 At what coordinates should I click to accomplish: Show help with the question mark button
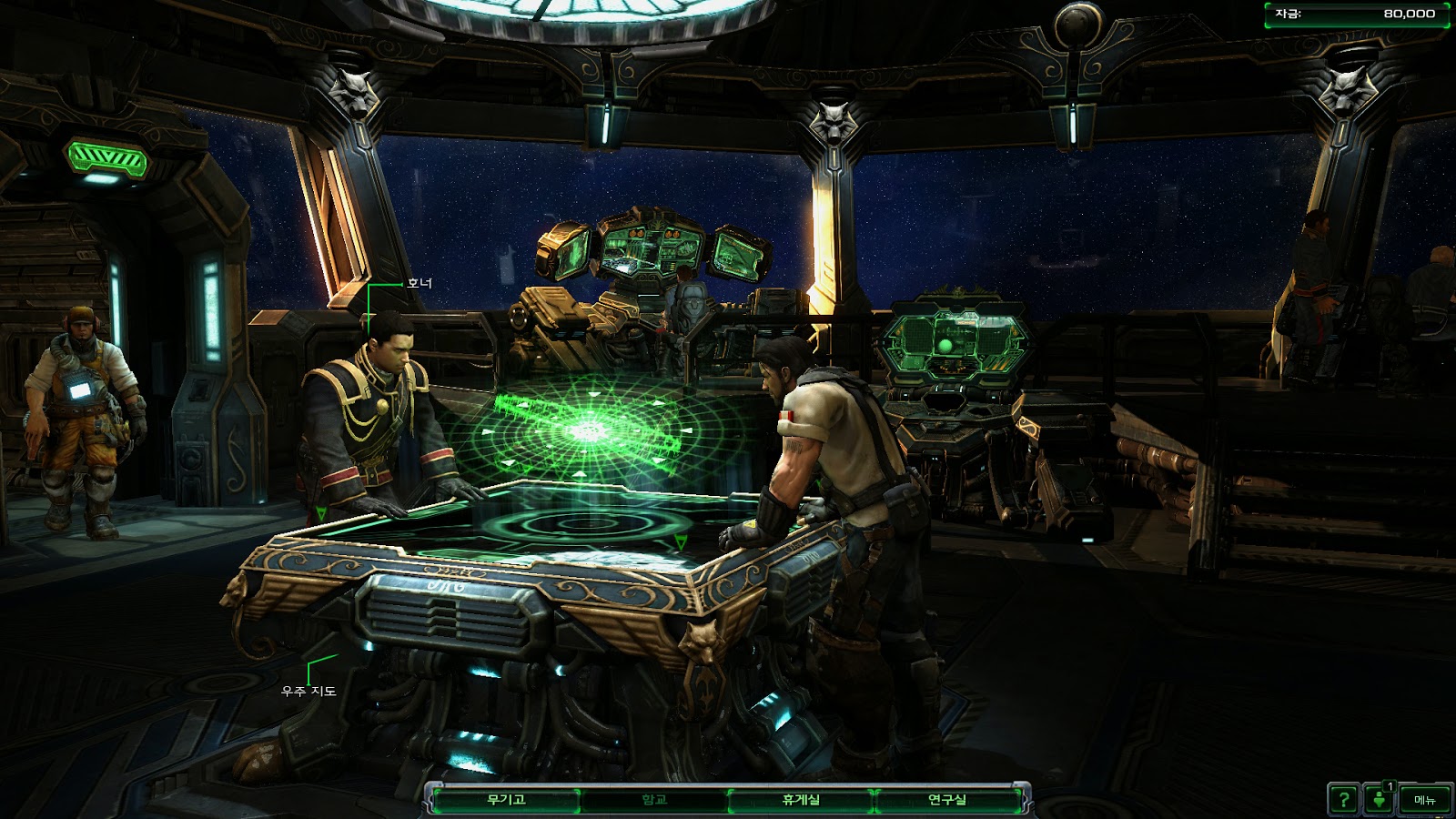coord(1343,800)
